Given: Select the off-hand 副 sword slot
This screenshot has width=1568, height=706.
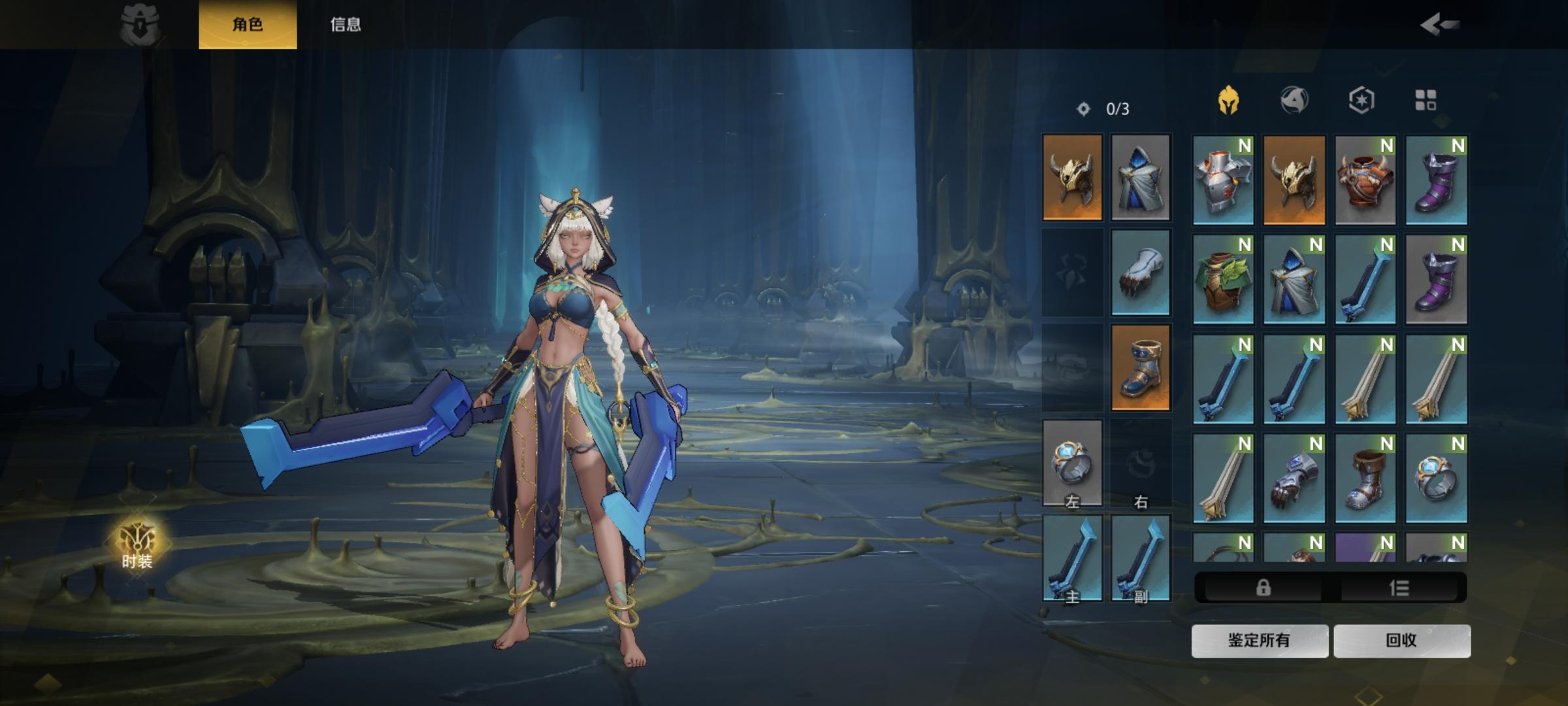Looking at the screenshot, I should (1140, 558).
